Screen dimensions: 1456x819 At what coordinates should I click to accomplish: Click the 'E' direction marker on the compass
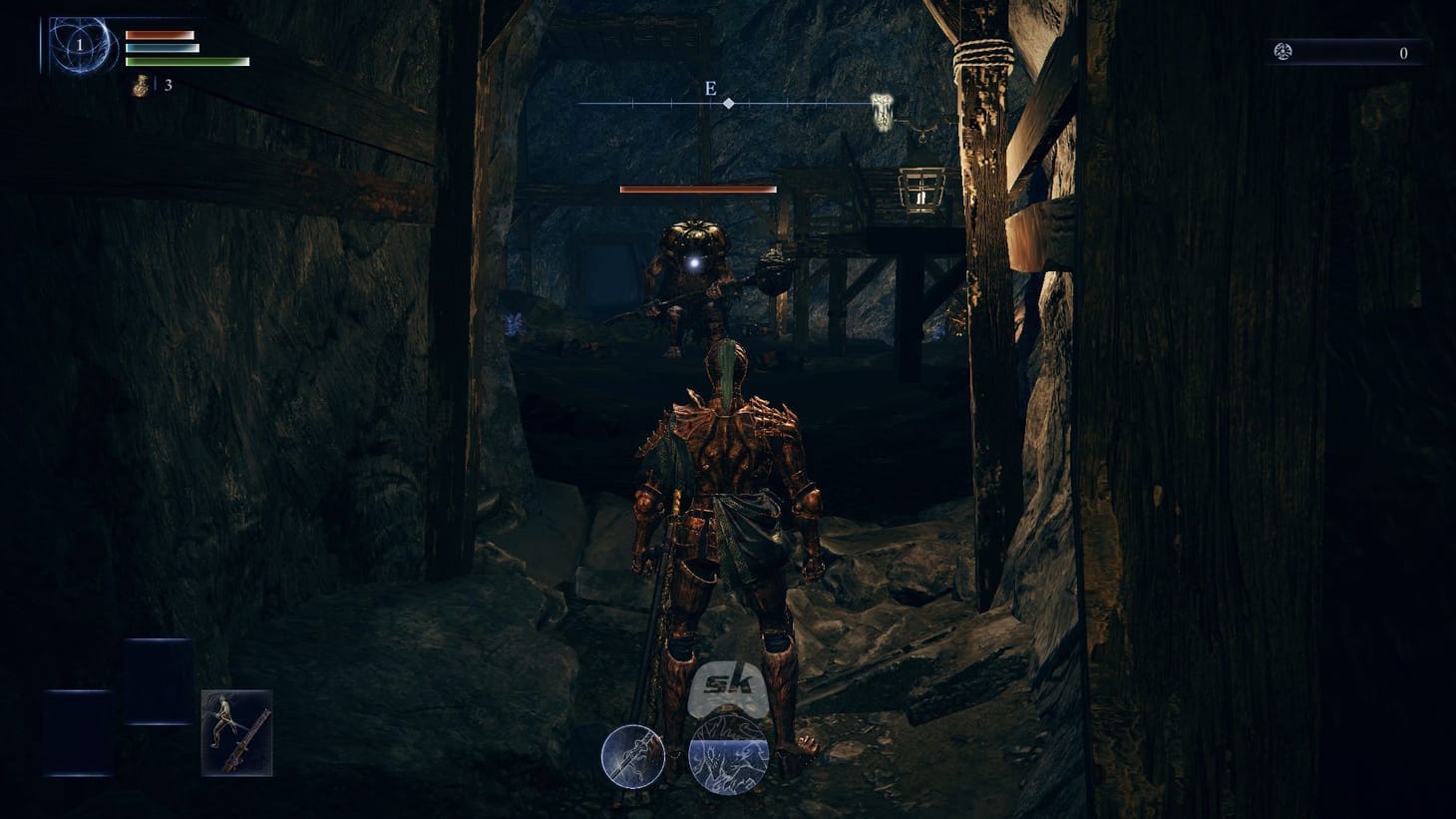[x=710, y=90]
